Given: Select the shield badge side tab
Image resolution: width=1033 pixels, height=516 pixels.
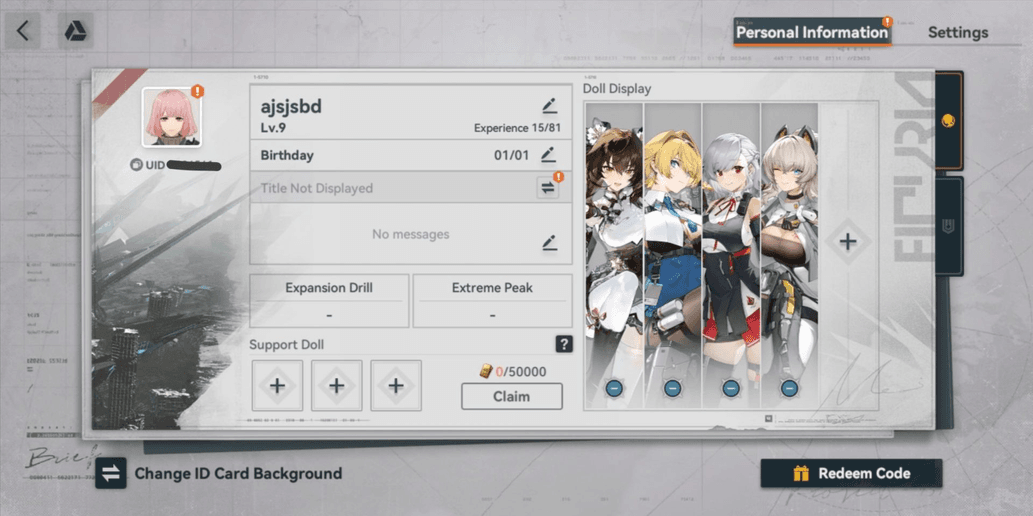Looking at the screenshot, I should (948, 227).
